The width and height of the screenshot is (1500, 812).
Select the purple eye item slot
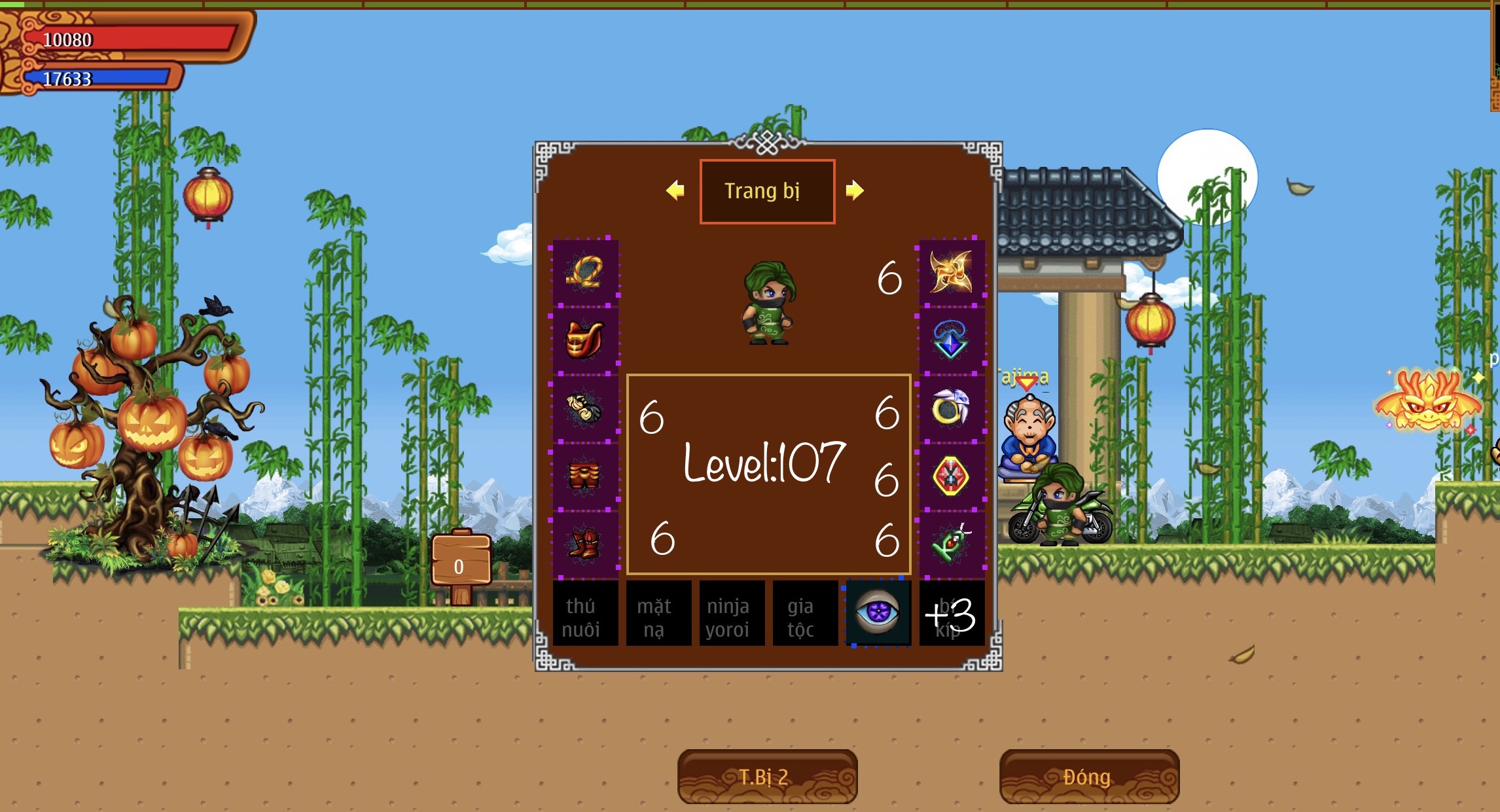pos(878,614)
